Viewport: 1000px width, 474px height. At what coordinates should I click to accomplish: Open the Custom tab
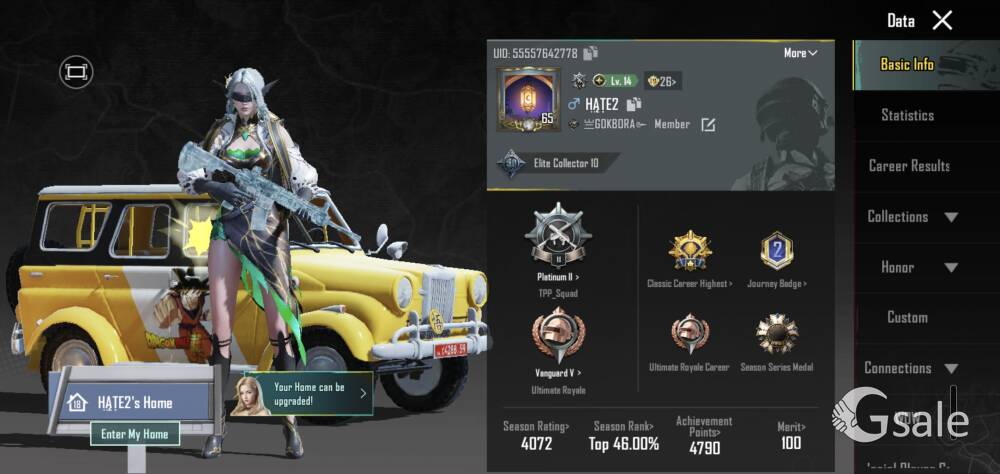(x=907, y=317)
